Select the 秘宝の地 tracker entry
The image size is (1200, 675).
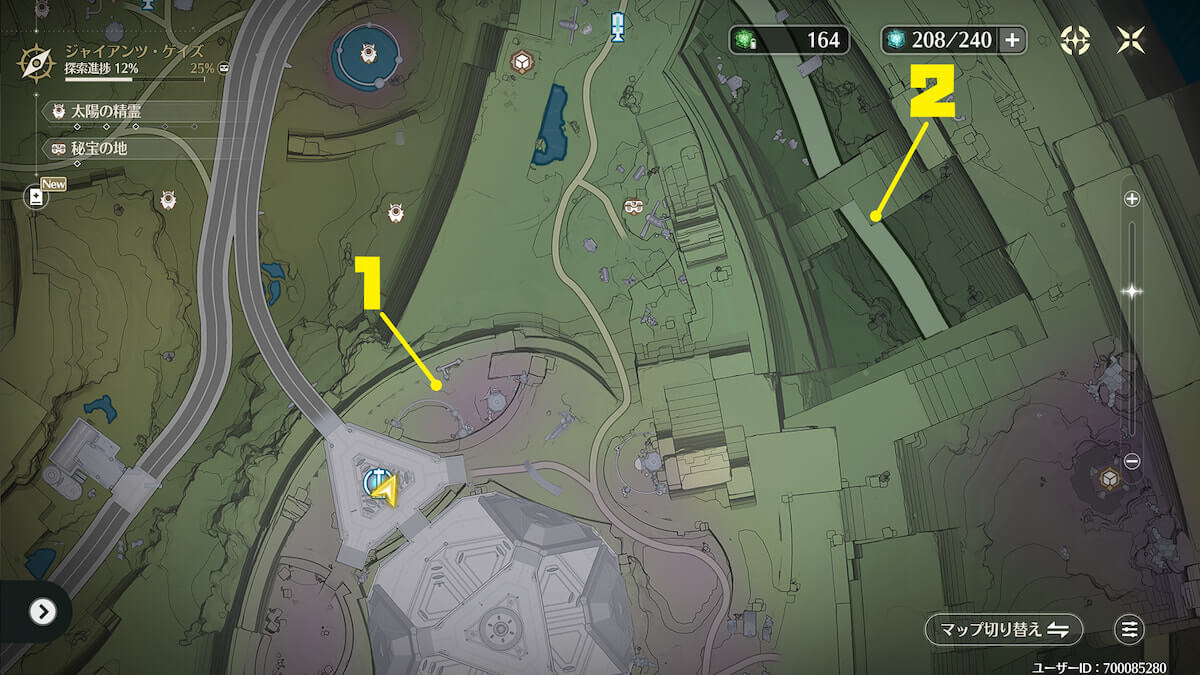click(x=98, y=148)
